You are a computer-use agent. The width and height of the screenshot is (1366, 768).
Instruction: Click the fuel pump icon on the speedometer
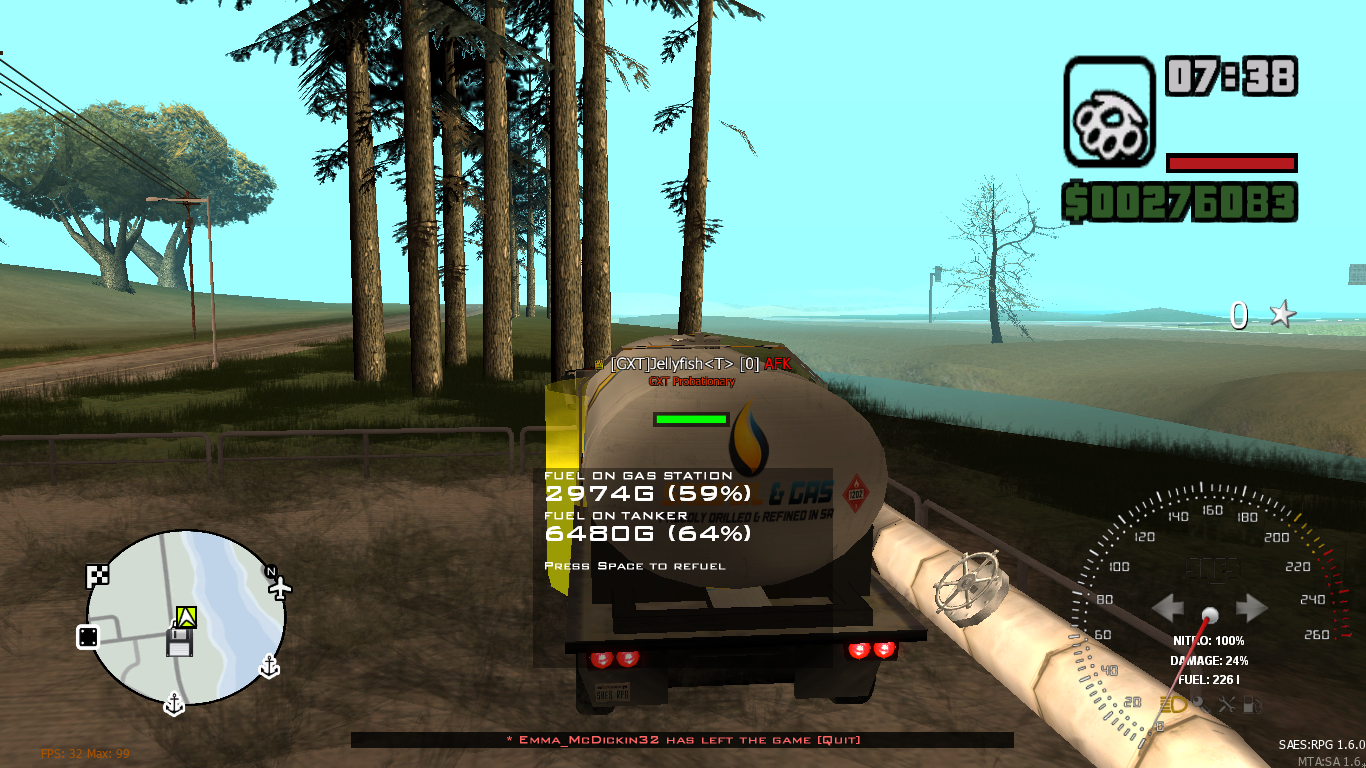point(1251,704)
